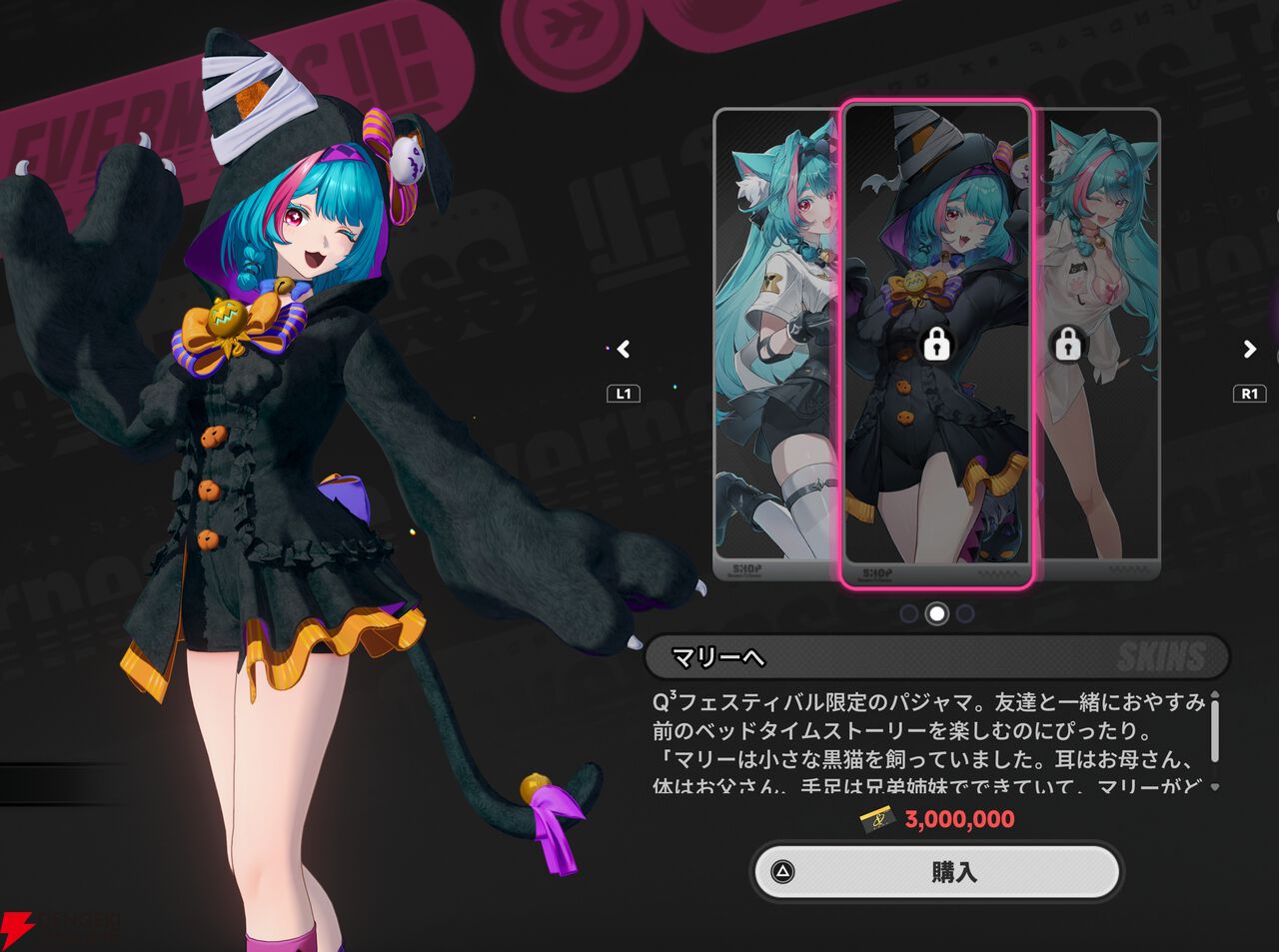
Task: Select the first pagination dot
Action: click(908, 614)
